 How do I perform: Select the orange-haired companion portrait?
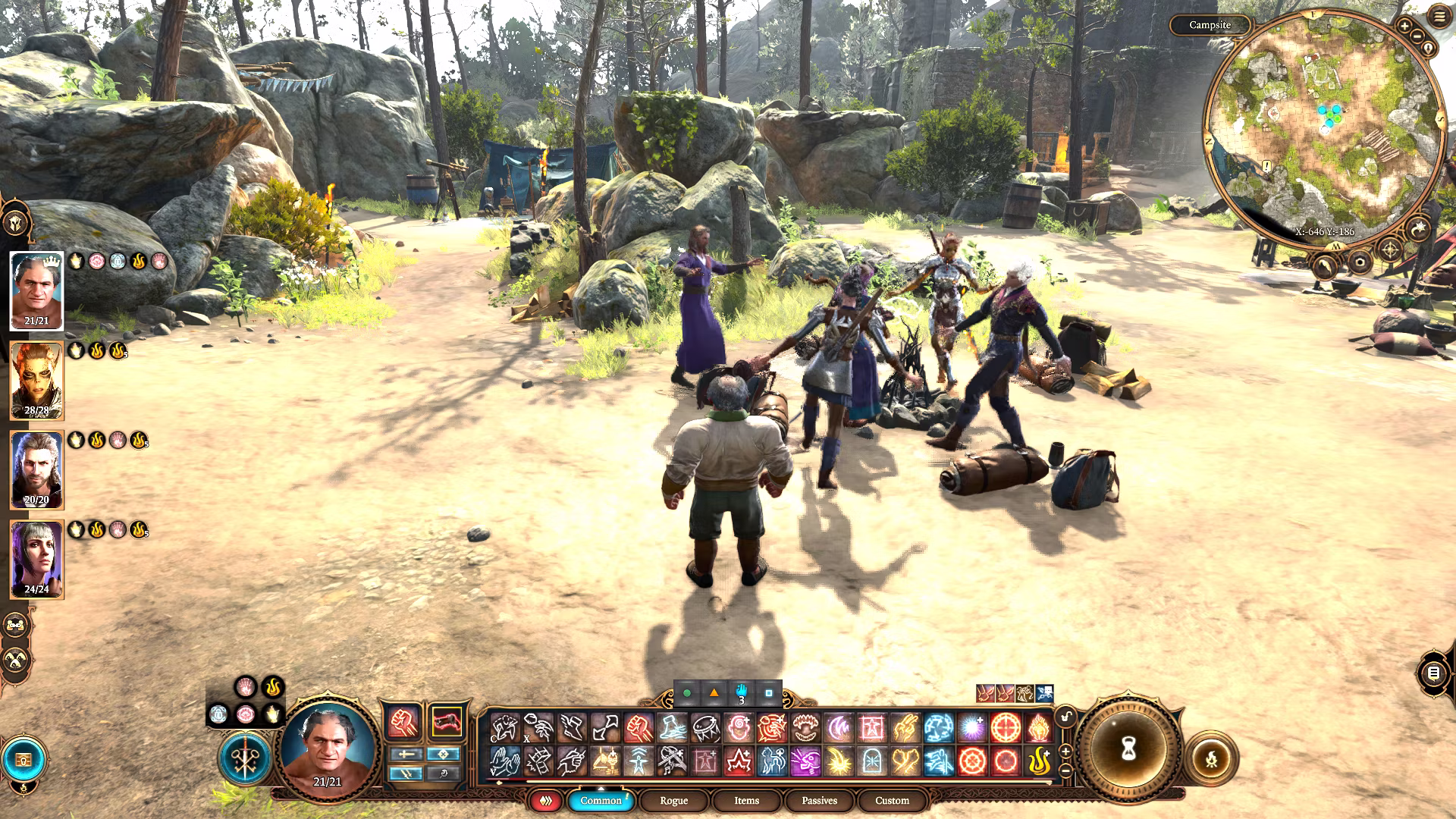tap(36, 381)
